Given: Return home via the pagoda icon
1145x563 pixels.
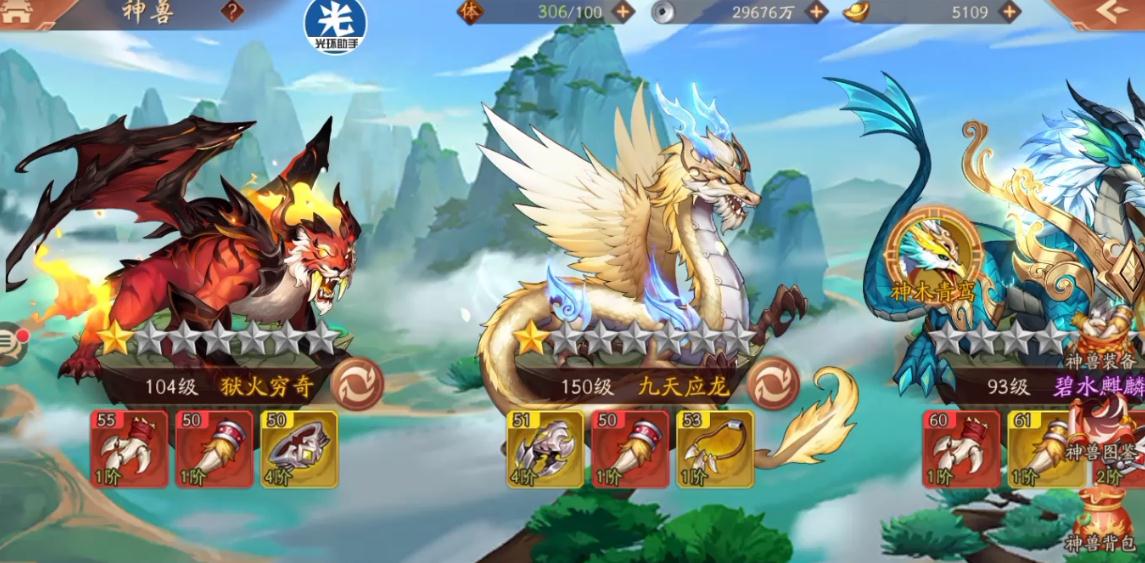Looking at the screenshot, I should click(x=20, y=11).
